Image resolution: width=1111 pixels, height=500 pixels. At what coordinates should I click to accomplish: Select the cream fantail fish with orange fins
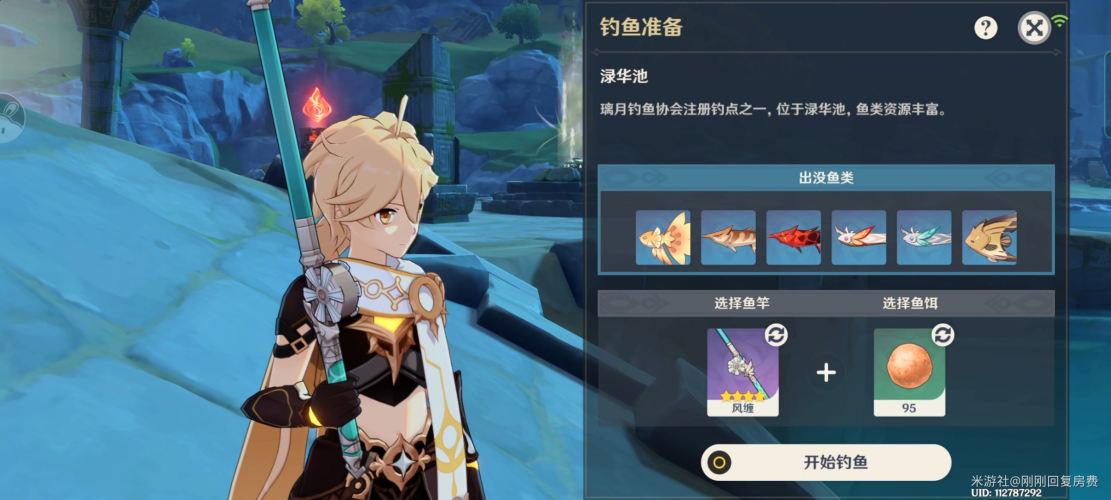663,237
